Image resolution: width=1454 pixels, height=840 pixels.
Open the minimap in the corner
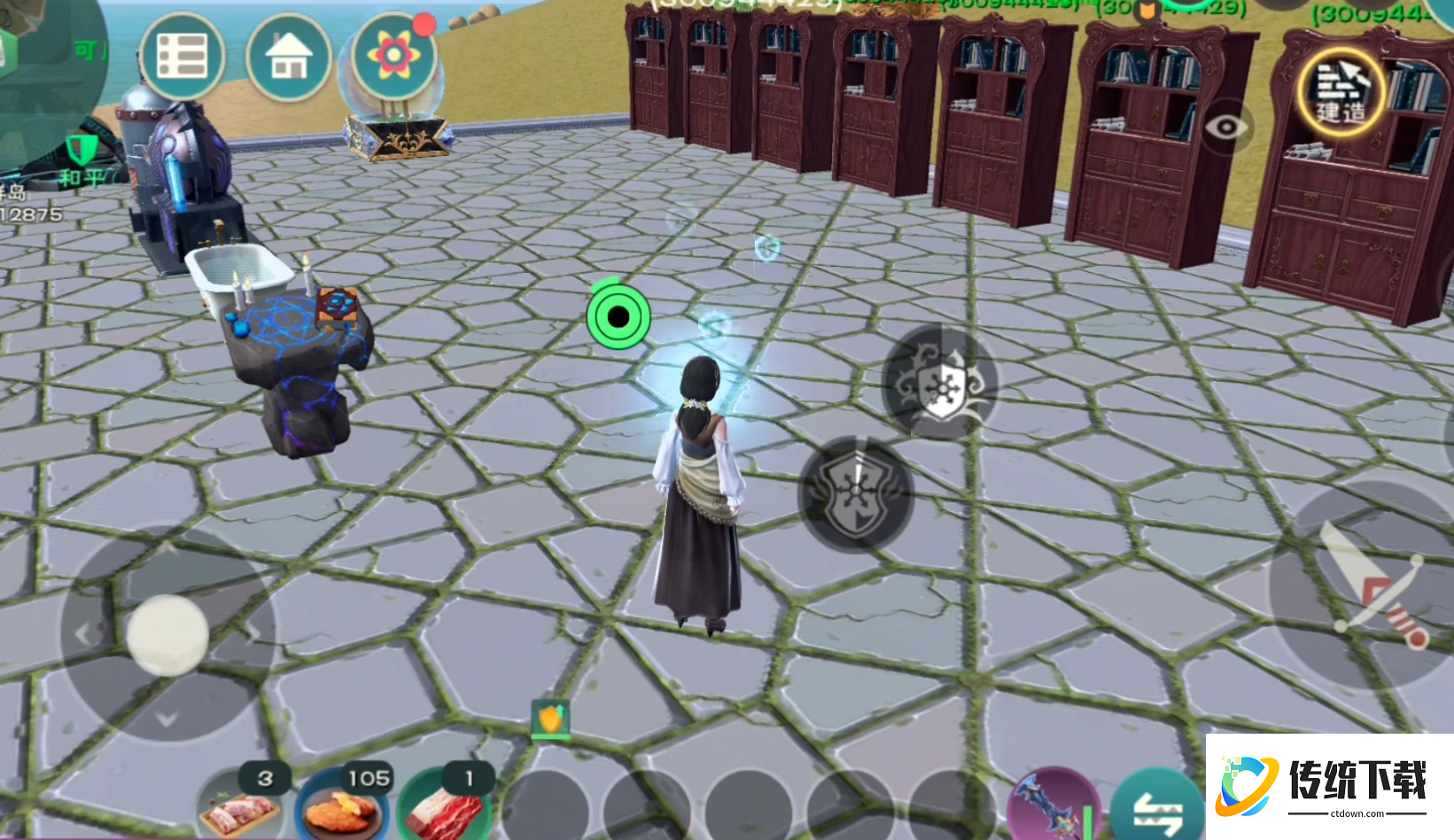44,53
